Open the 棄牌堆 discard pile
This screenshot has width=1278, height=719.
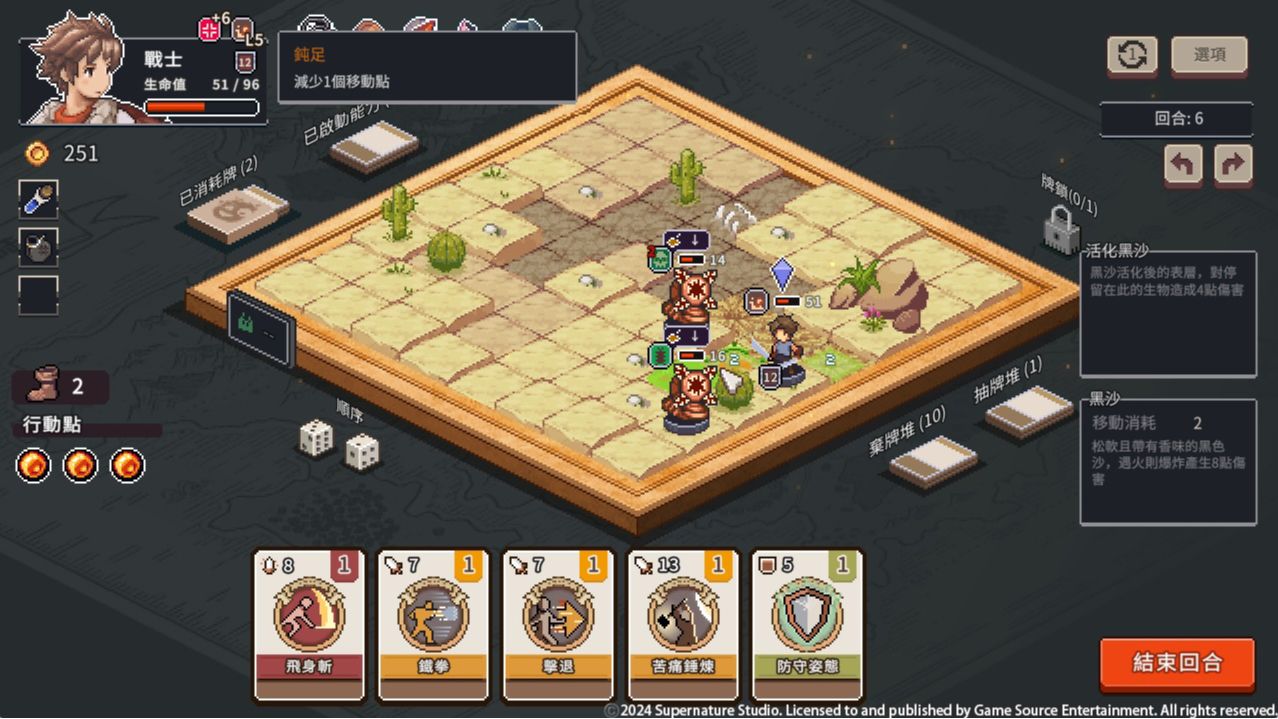[x=932, y=460]
